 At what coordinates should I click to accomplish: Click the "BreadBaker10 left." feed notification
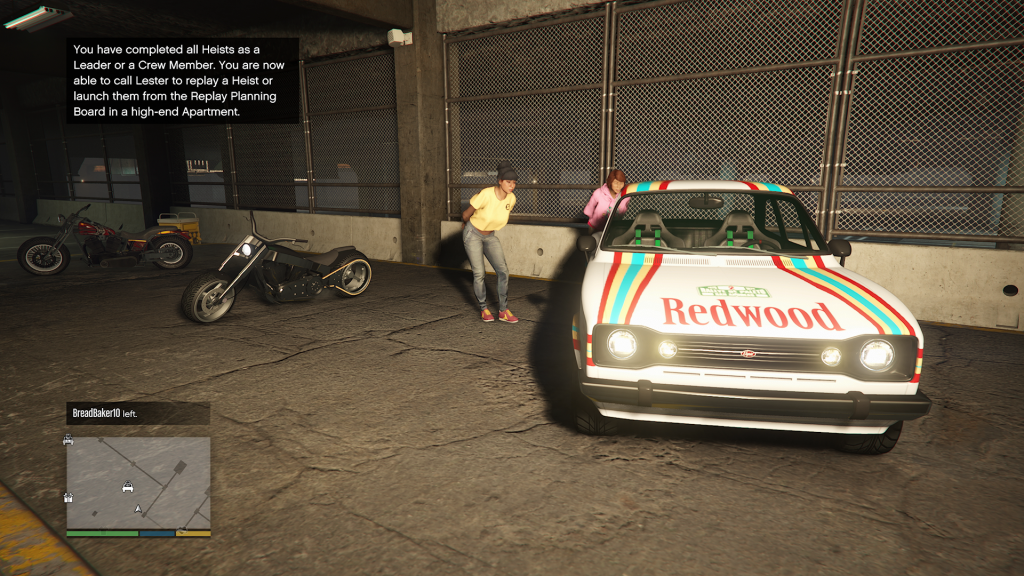(137, 413)
